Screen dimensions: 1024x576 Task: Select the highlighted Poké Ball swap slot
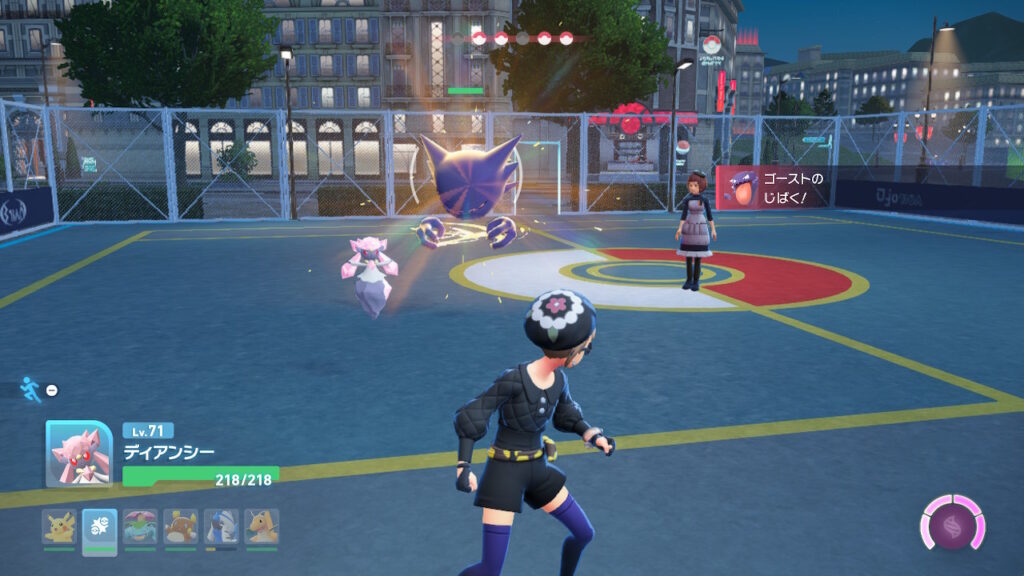click(100, 527)
